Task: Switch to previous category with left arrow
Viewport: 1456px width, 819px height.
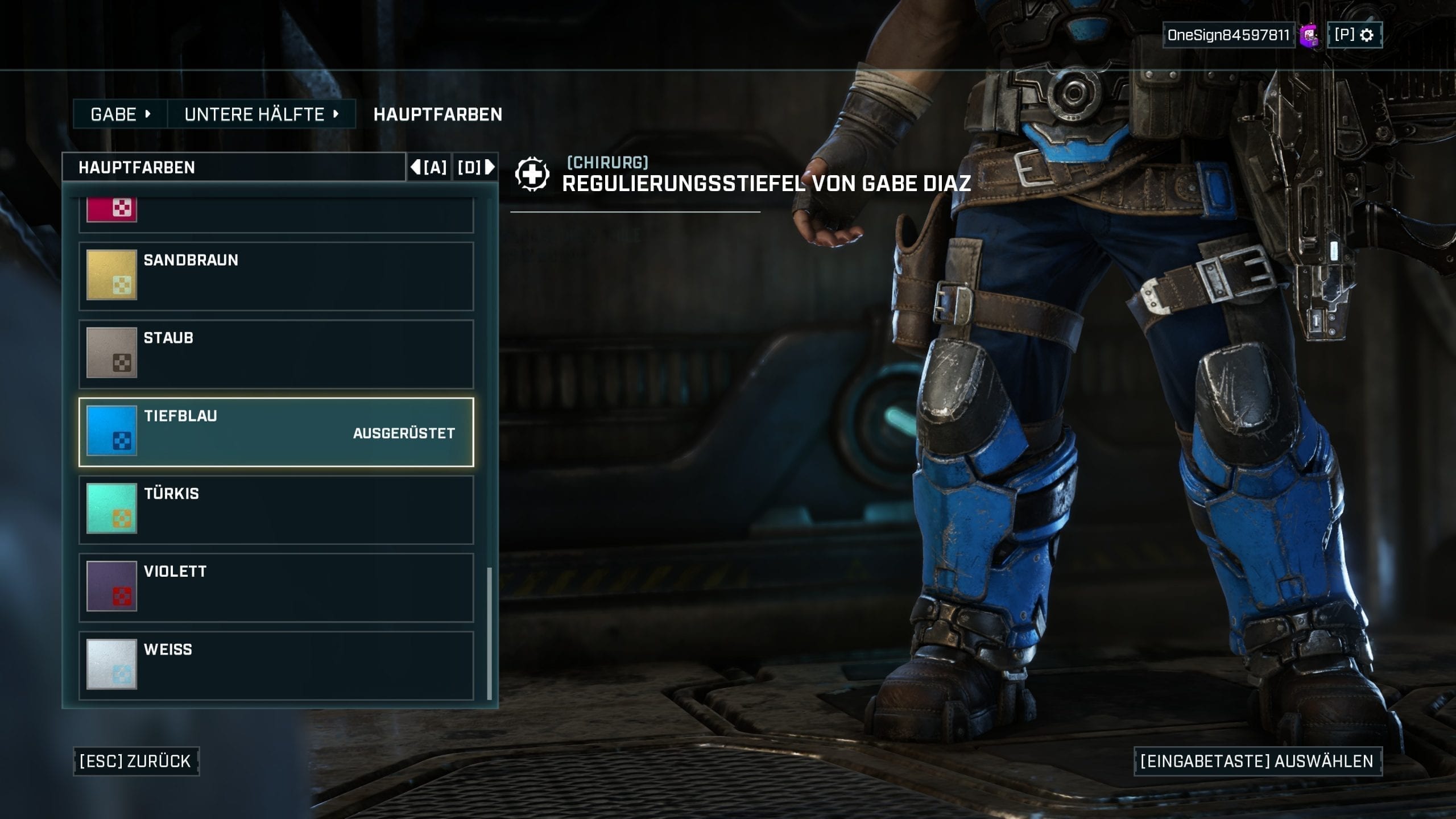Action: 429,167
